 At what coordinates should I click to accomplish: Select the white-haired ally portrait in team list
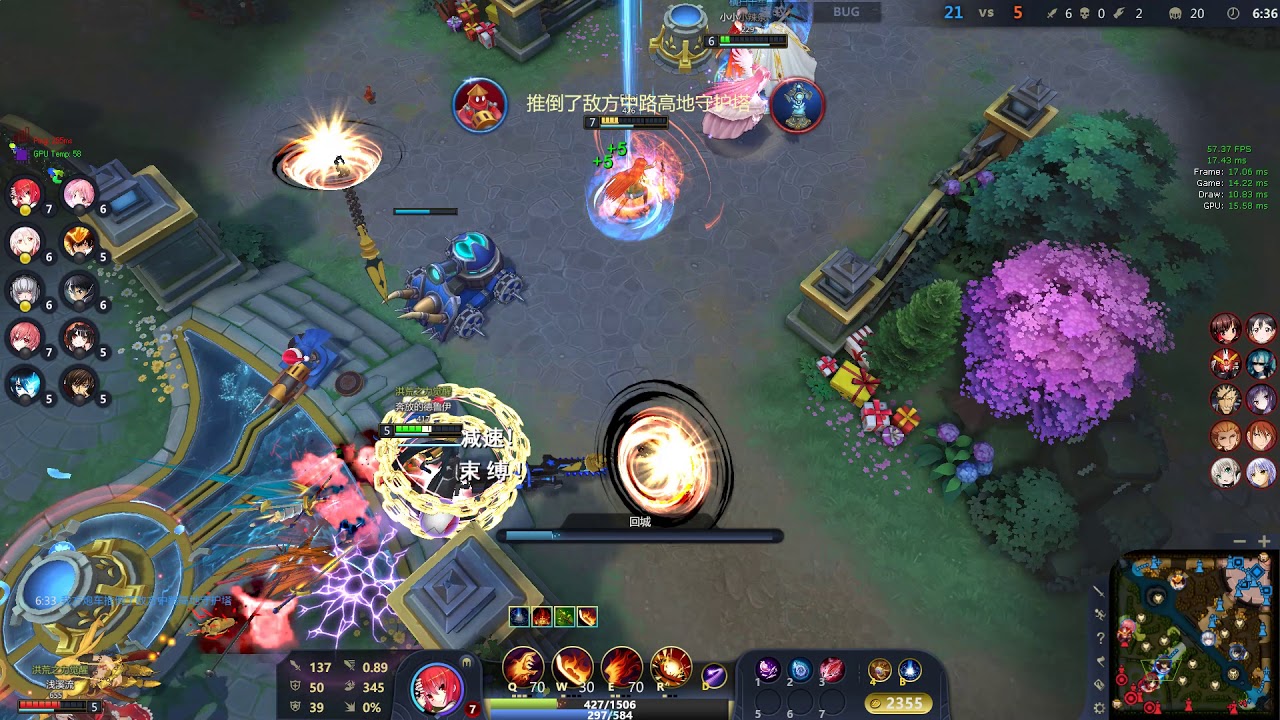[25, 290]
